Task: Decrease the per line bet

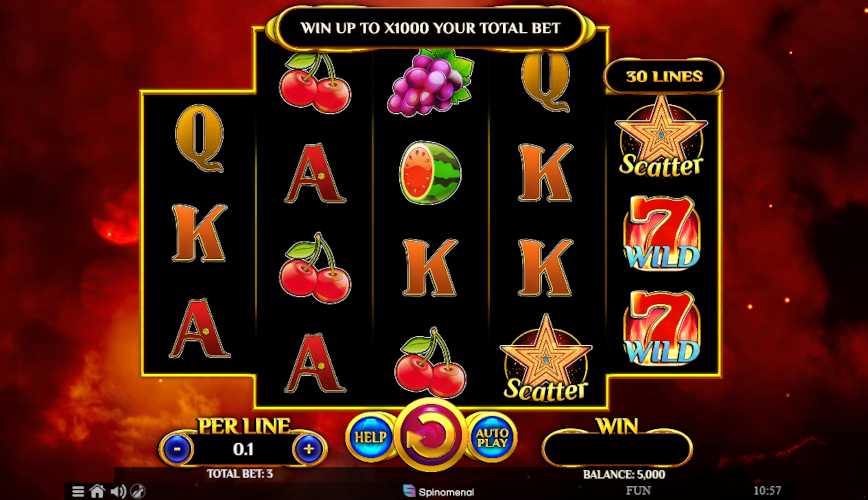Action: 177,449
